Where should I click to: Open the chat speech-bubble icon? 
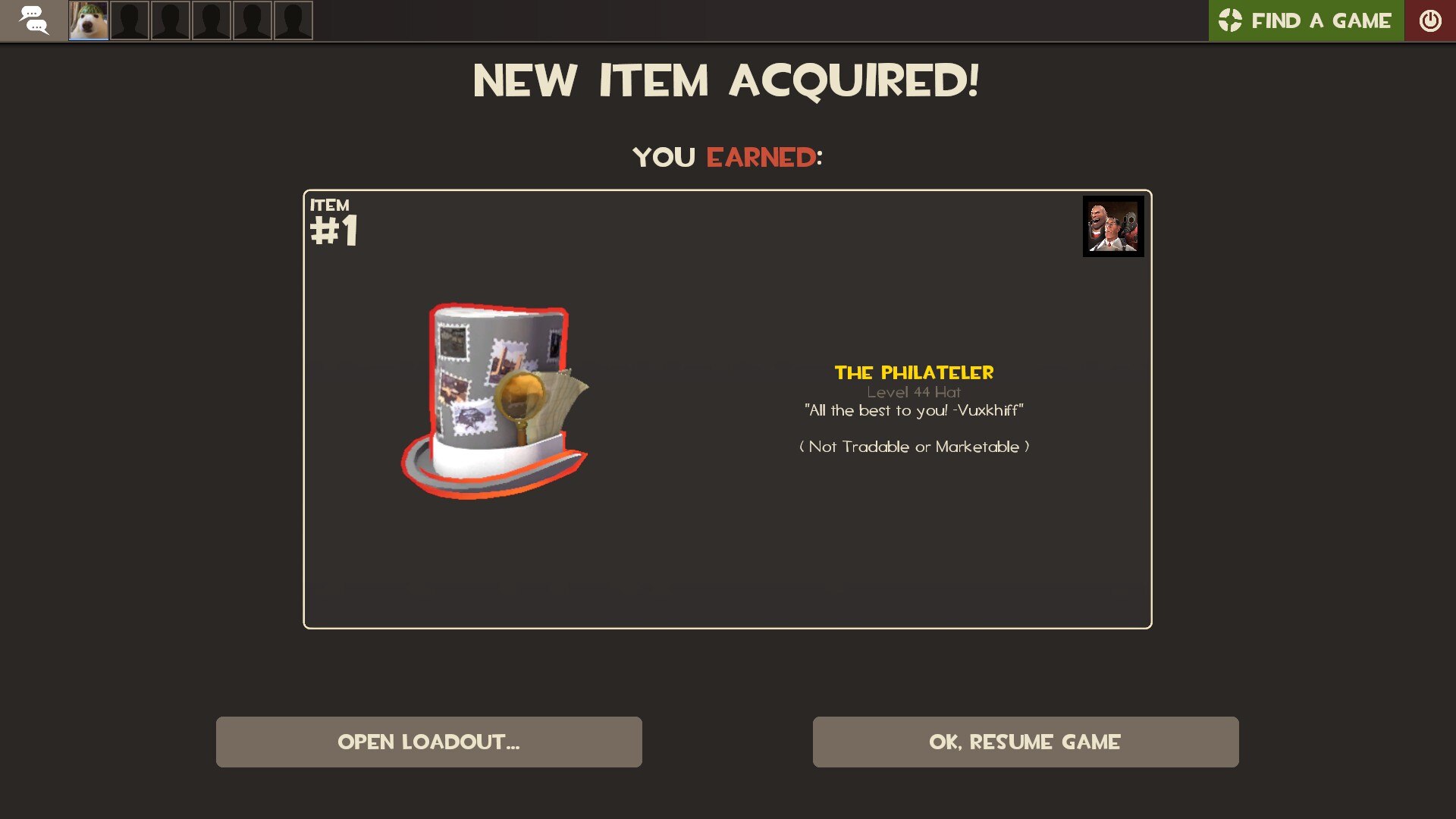tap(33, 20)
